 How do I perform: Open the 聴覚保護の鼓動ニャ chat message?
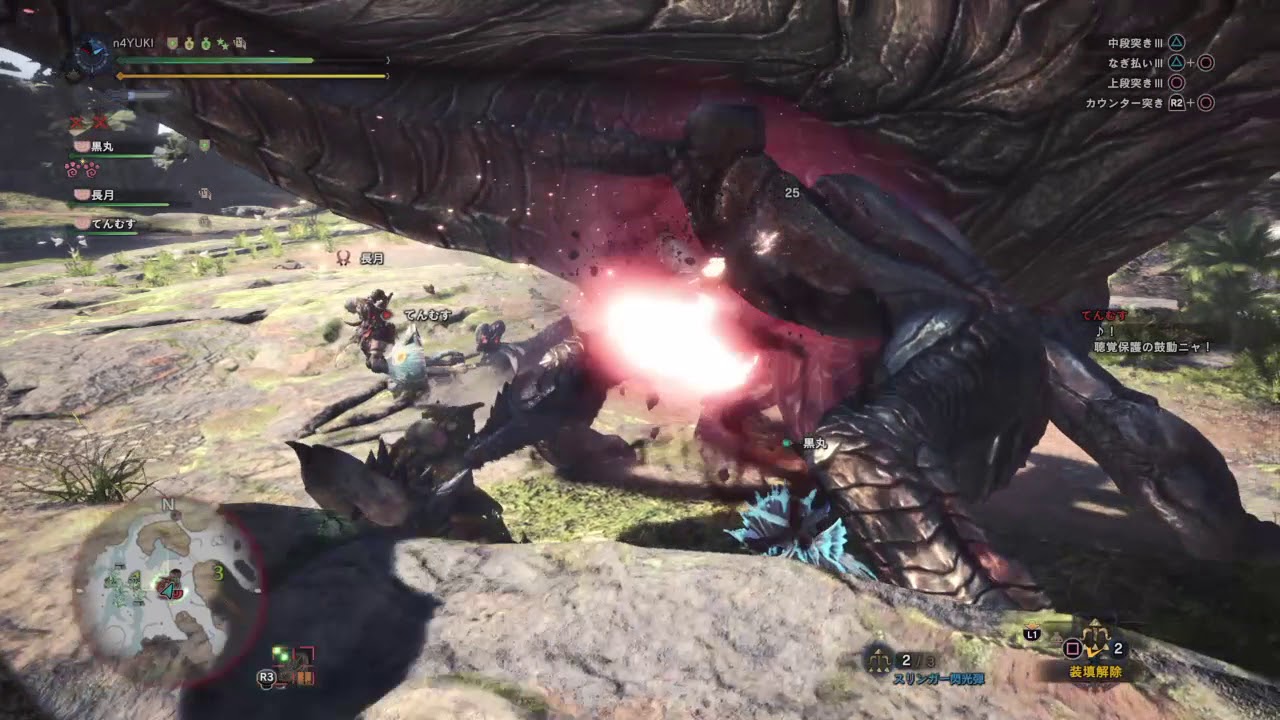pyautogui.click(x=1152, y=347)
